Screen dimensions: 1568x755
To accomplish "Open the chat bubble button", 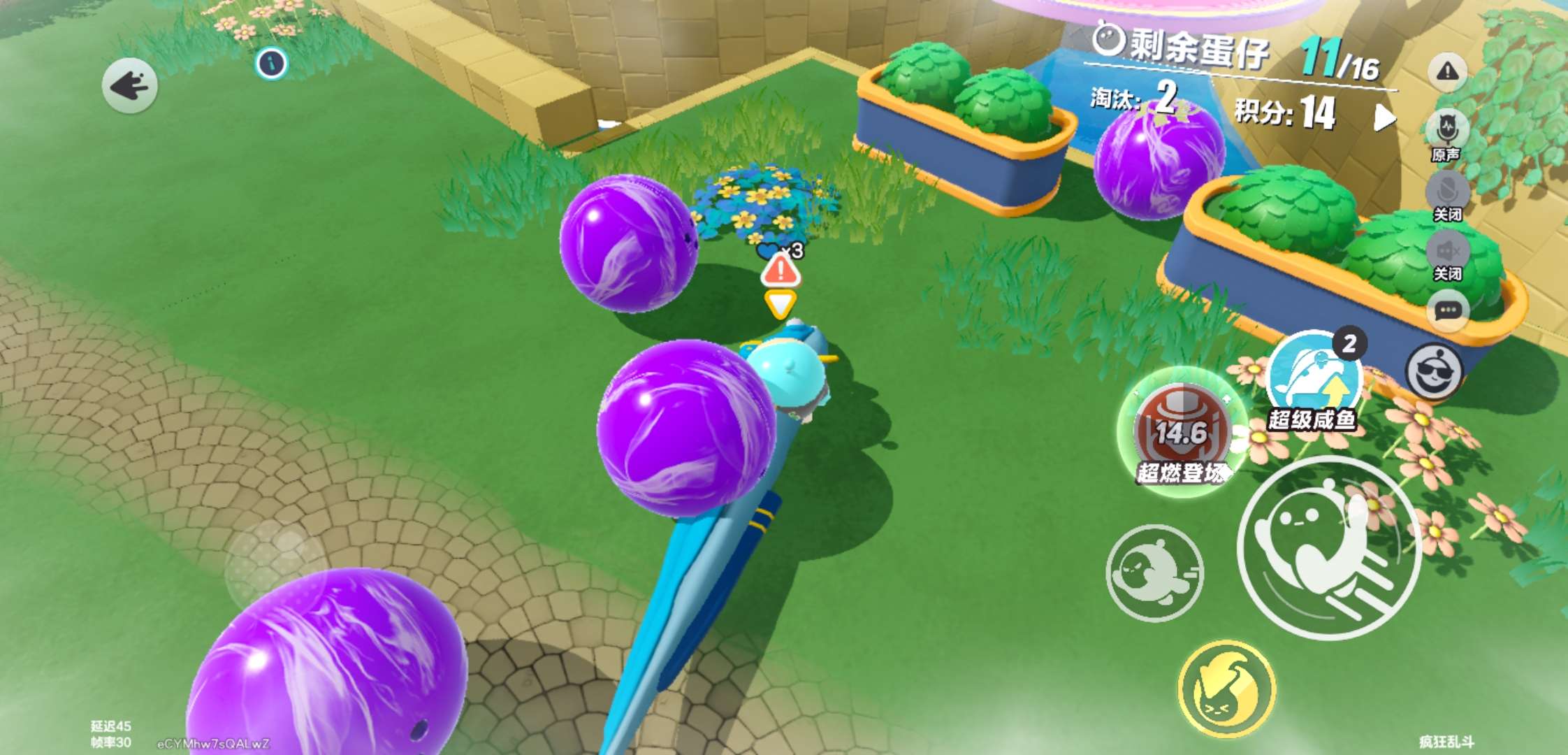I will tap(1448, 310).
